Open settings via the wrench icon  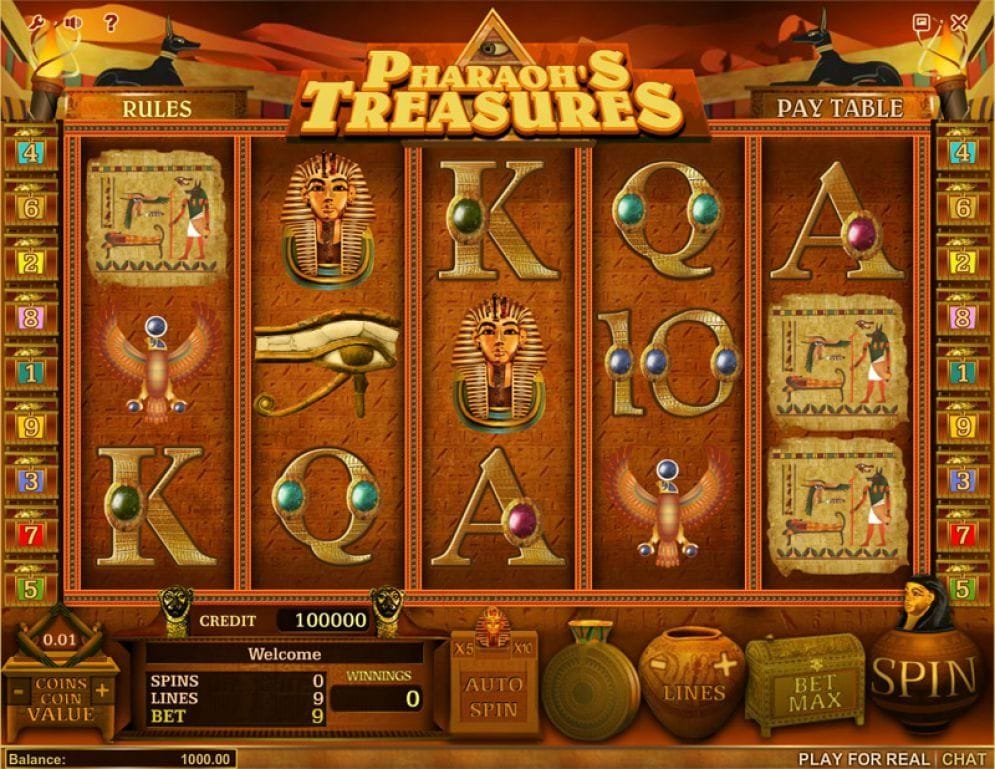[36, 21]
